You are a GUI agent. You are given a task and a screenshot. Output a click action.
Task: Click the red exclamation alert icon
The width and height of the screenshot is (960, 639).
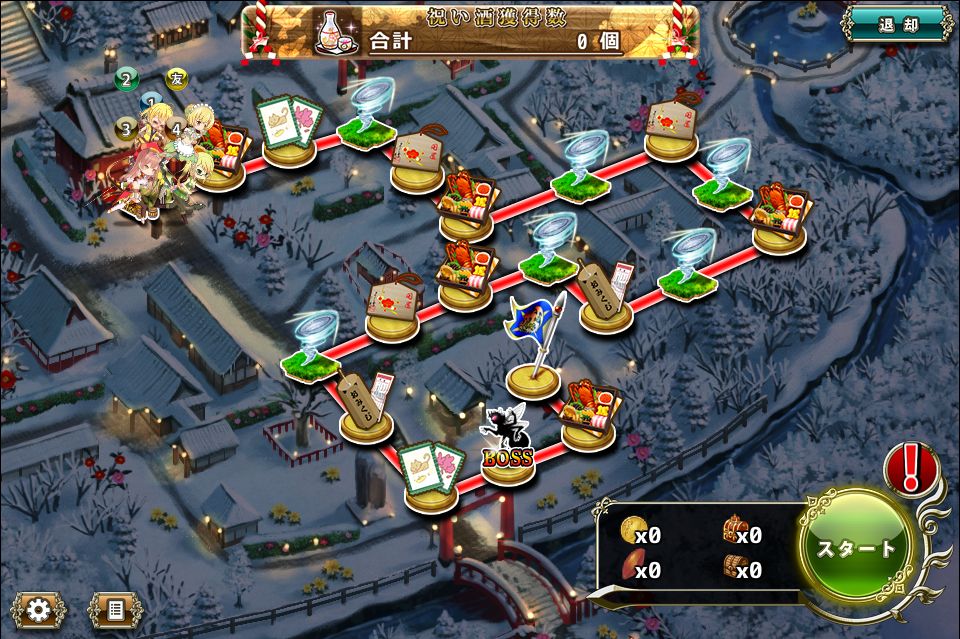click(x=911, y=468)
